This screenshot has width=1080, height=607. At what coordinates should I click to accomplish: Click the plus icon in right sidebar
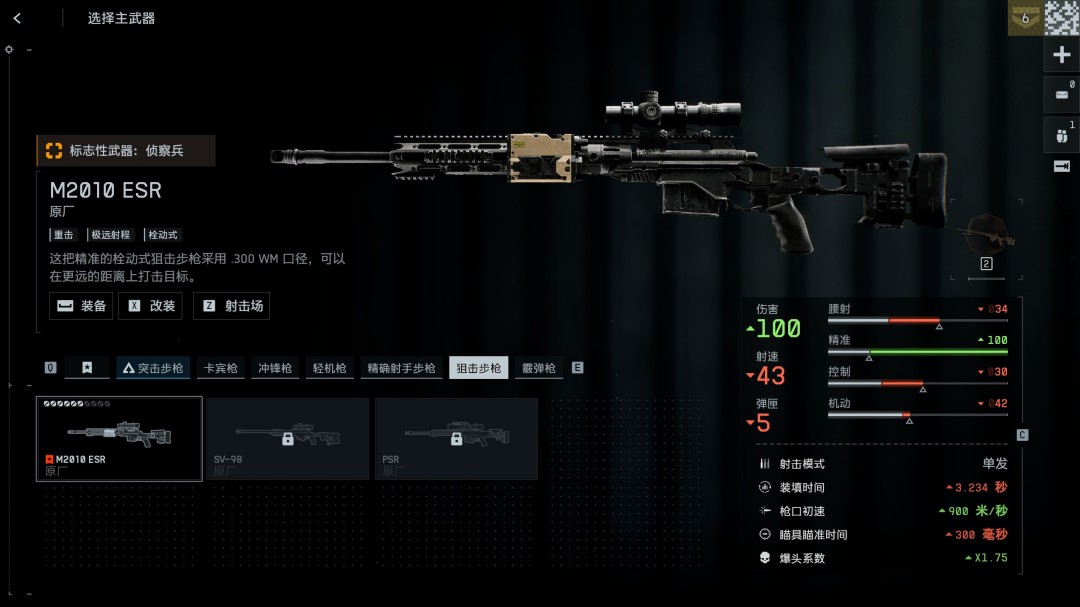[x=1061, y=55]
